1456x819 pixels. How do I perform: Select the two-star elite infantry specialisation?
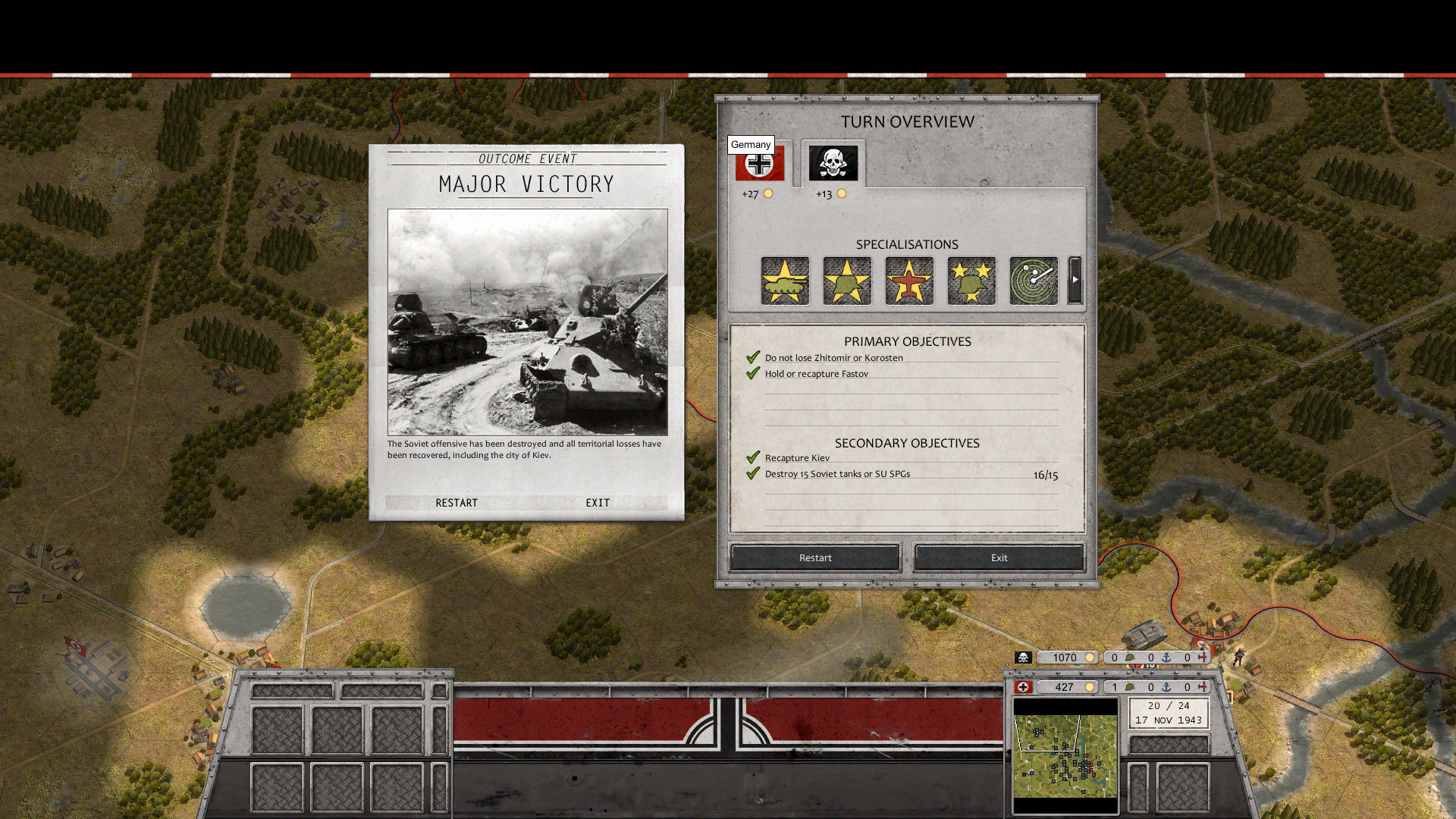coord(971,281)
